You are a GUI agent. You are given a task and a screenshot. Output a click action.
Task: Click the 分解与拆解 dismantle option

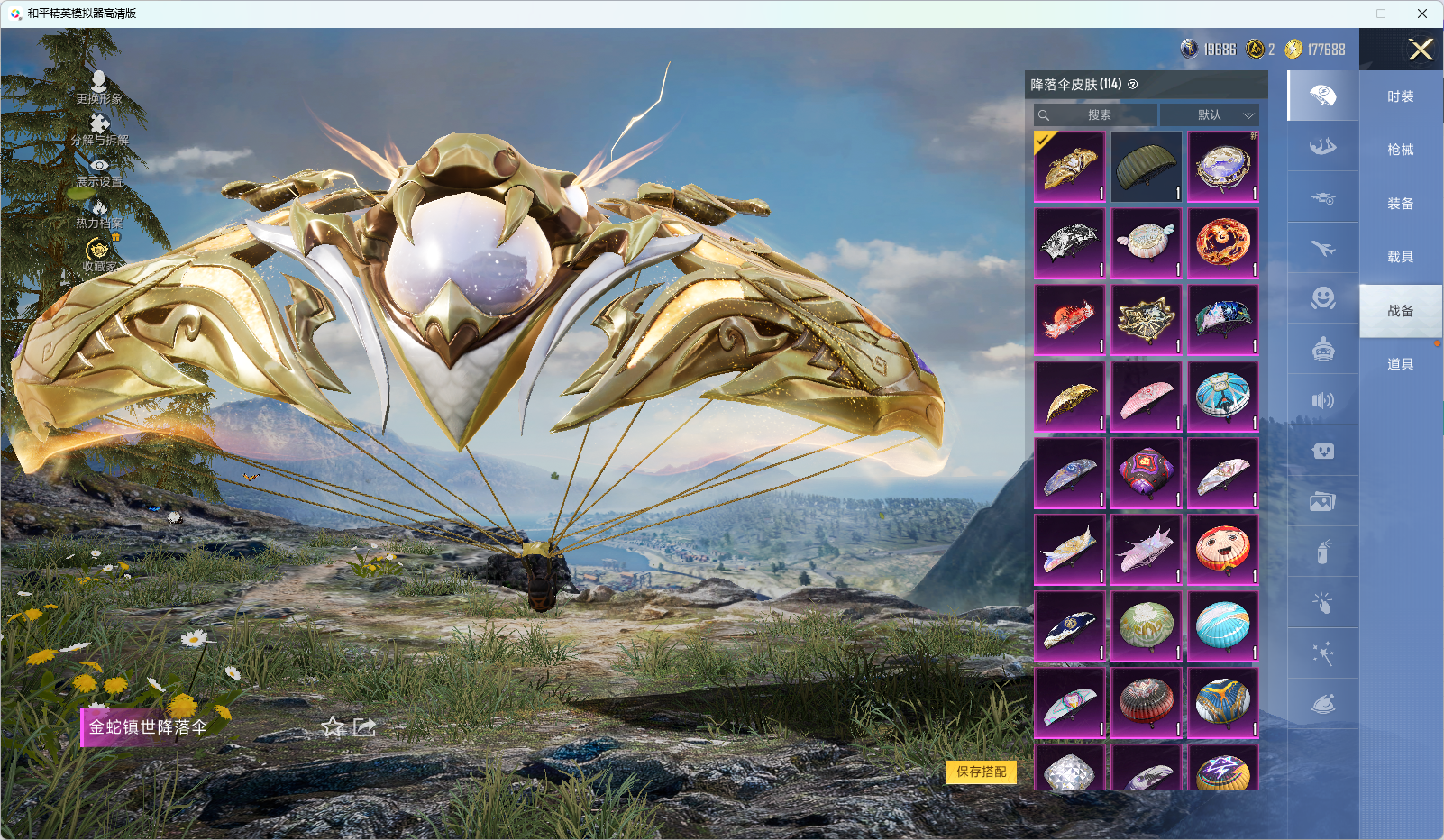(x=99, y=129)
